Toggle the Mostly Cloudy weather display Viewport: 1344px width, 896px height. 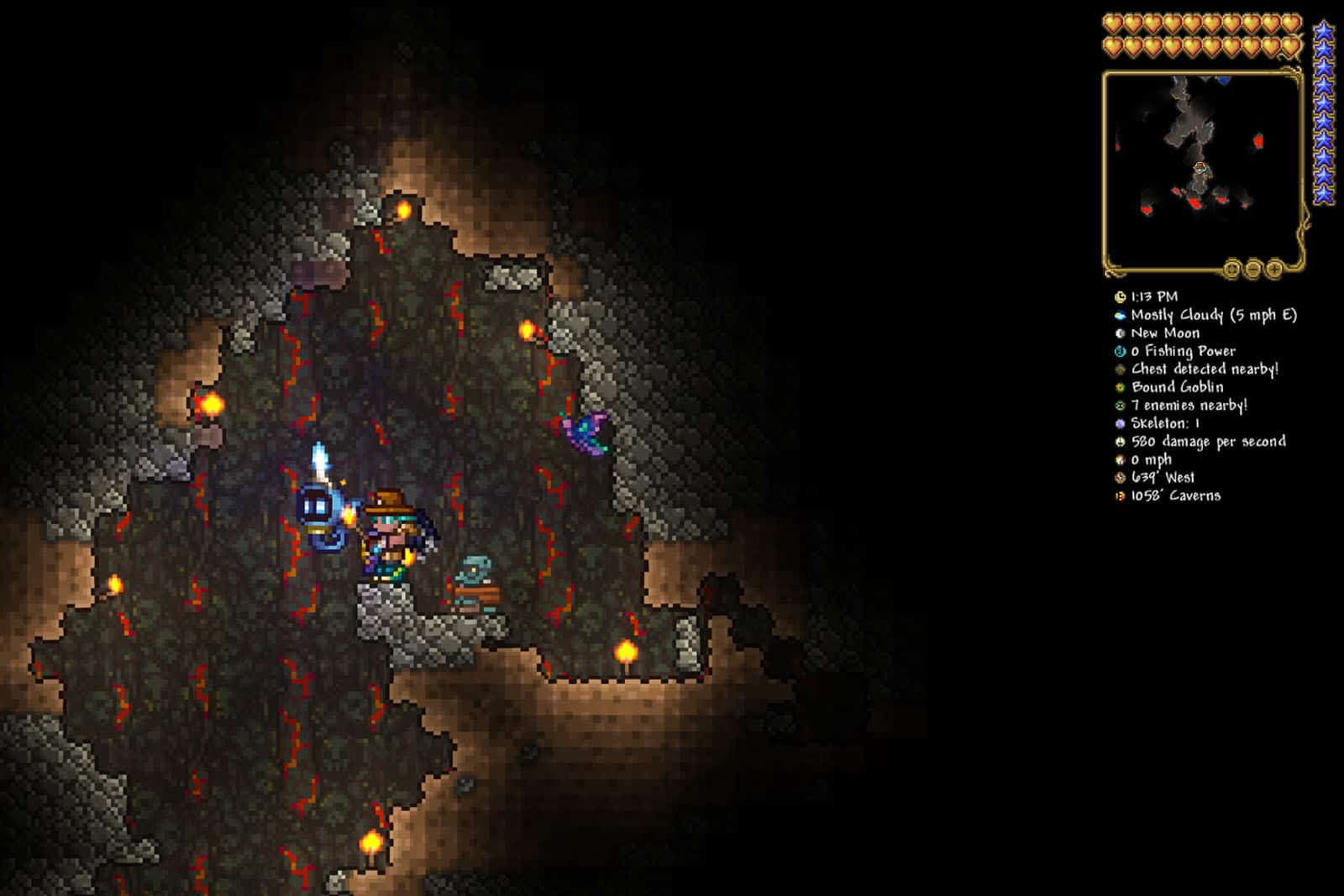1120,314
